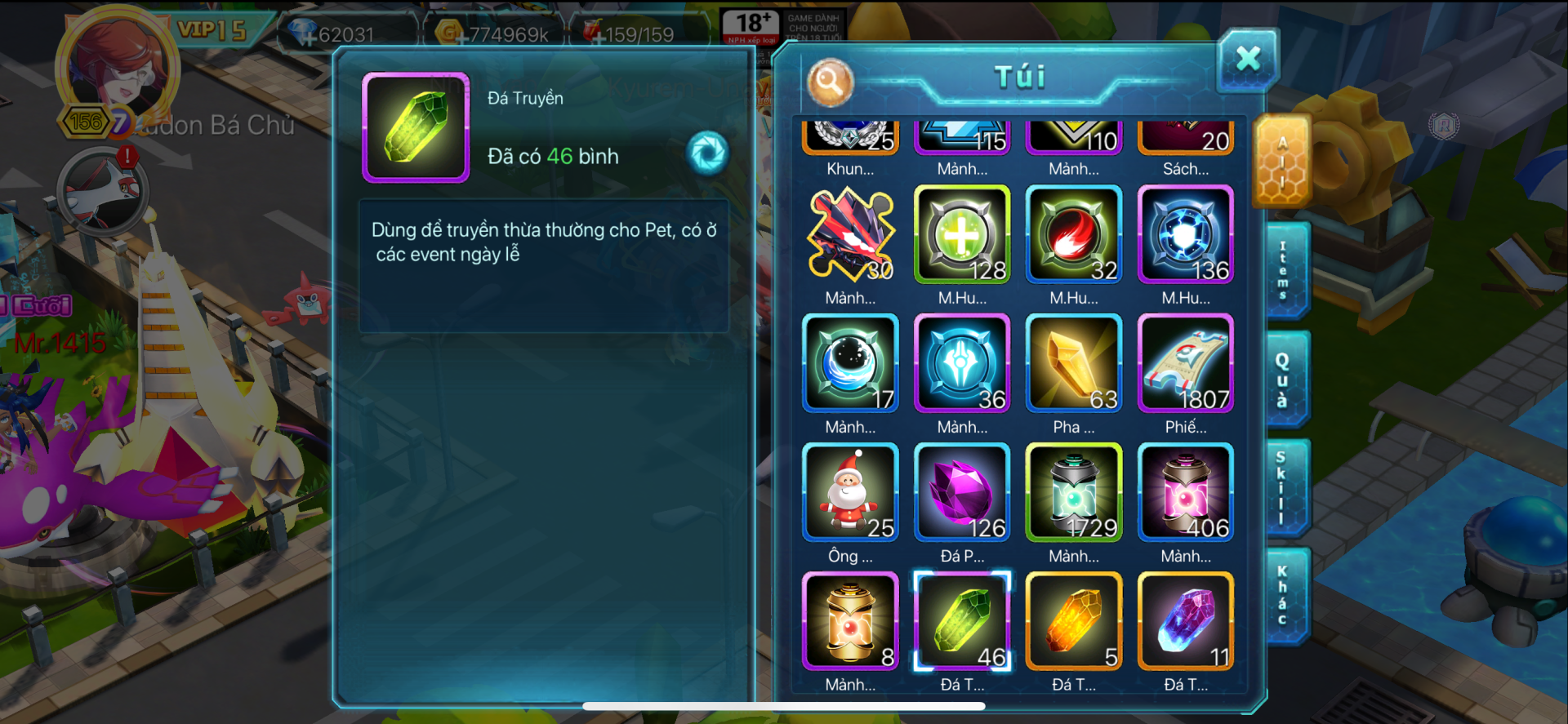Select the green plus M.Hu item
Viewport: 1568px width, 724px height.
(x=962, y=234)
